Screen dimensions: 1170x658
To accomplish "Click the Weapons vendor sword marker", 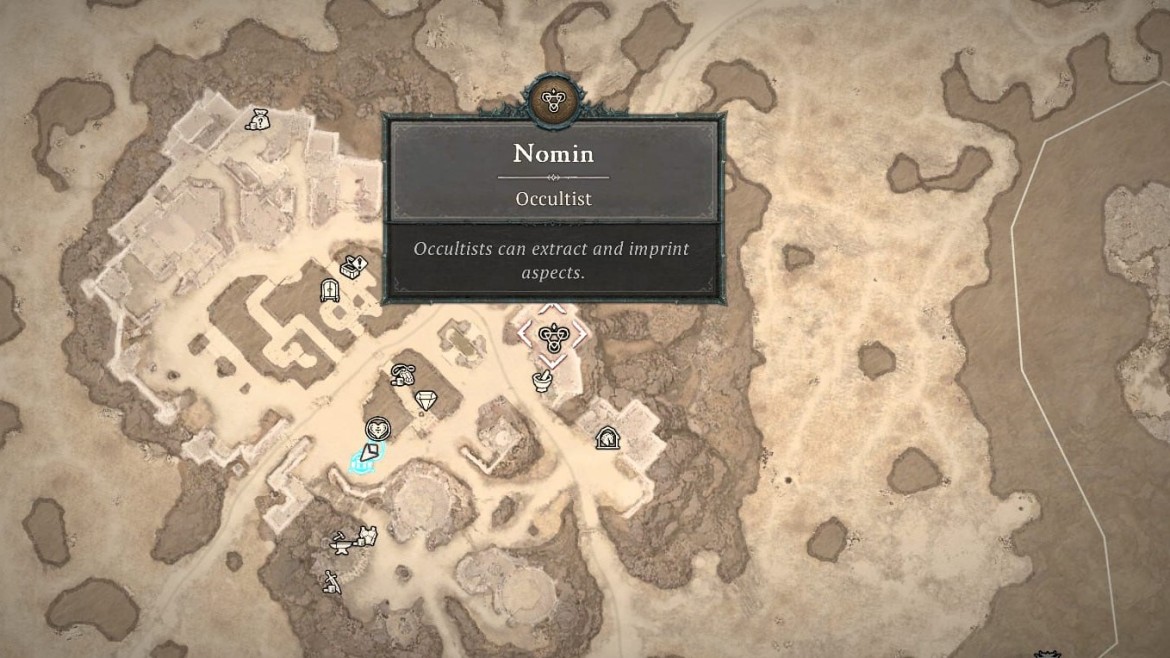I will (331, 581).
